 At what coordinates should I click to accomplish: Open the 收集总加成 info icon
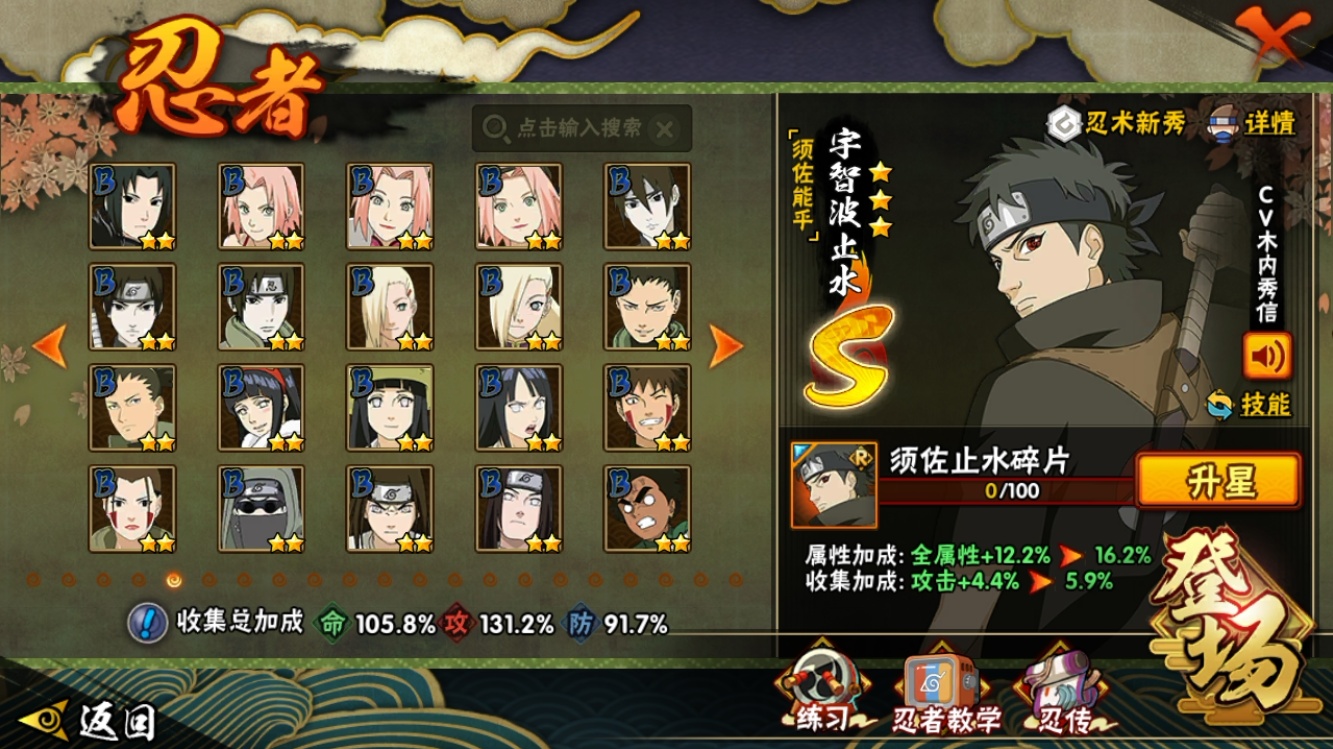[x=147, y=623]
